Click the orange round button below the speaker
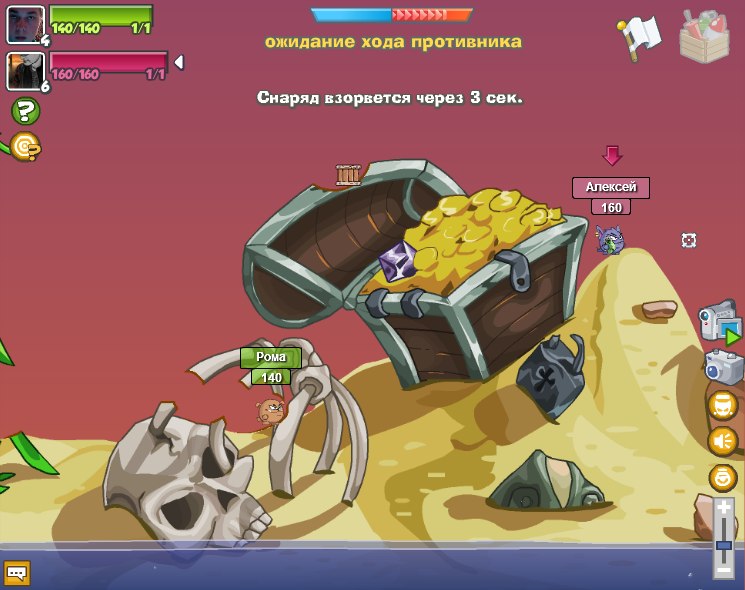Viewport: 745px width, 590px height. click(722, 477)
